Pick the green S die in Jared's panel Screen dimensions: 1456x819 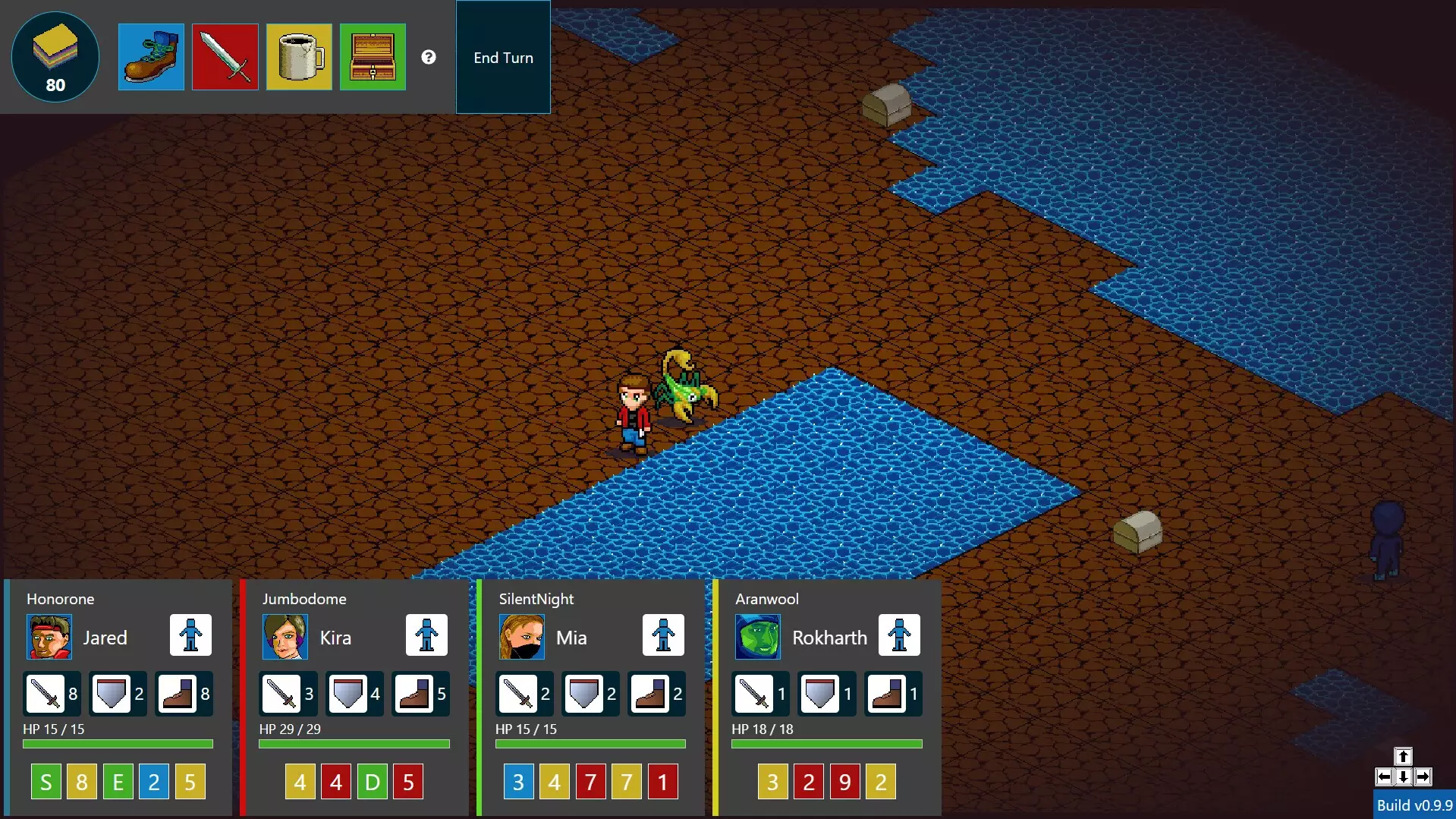coord(46,782)
